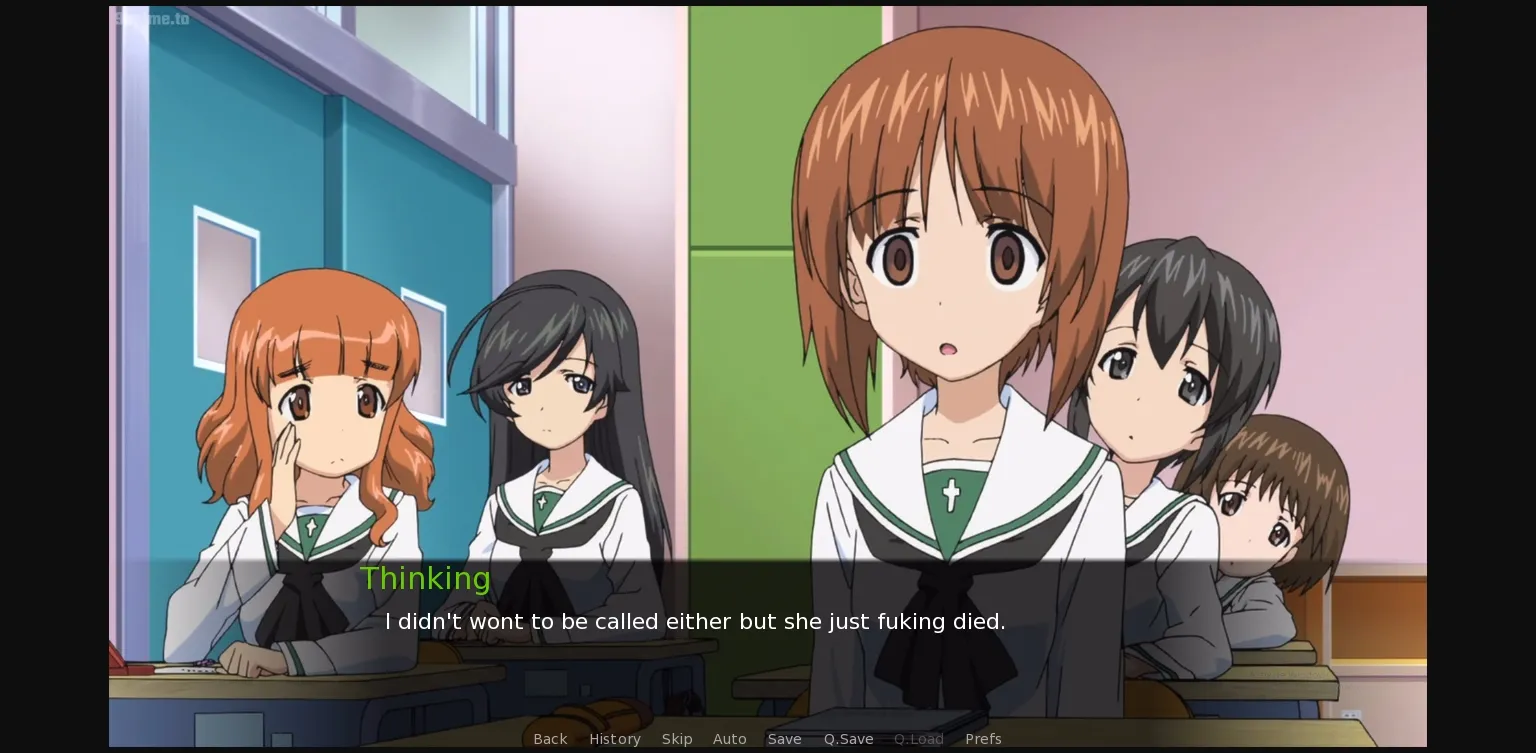This screenshot has width=1536, height=753.
Task: Go back to the previous dialogue line
Action: point(550,739)
